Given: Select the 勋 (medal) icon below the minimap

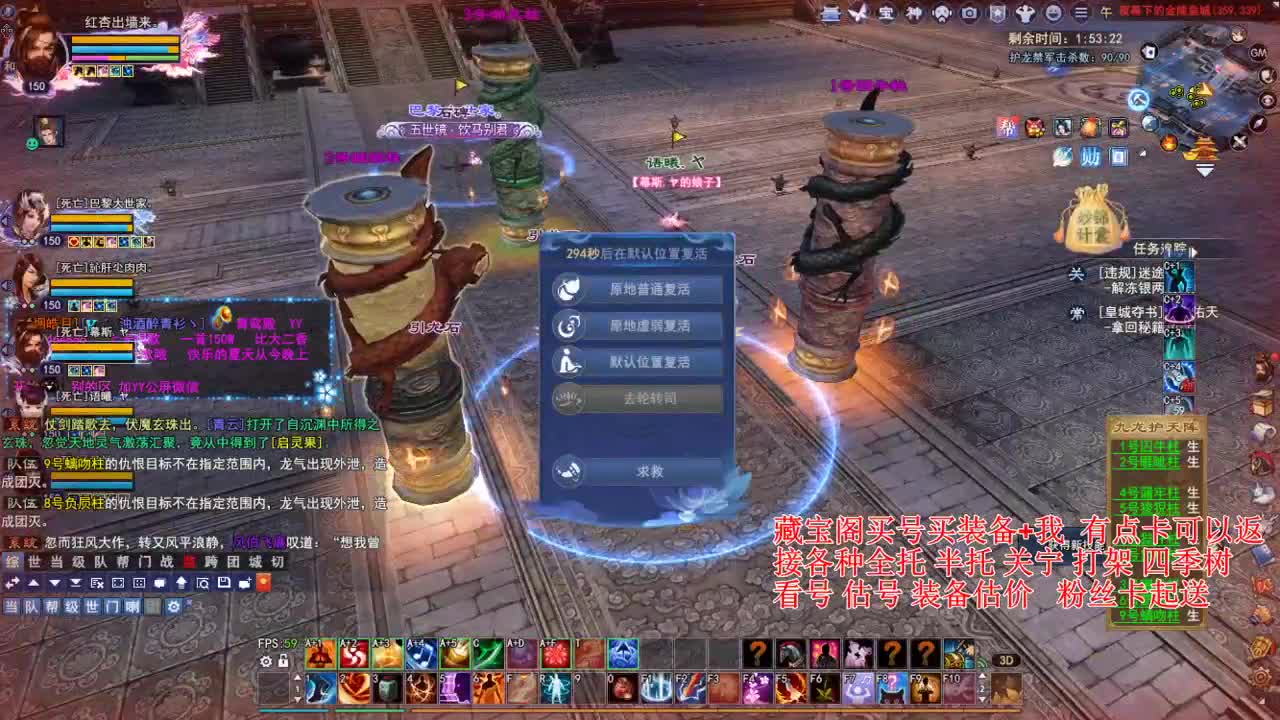Looking at the screenshot, I should coord(1091,156).
